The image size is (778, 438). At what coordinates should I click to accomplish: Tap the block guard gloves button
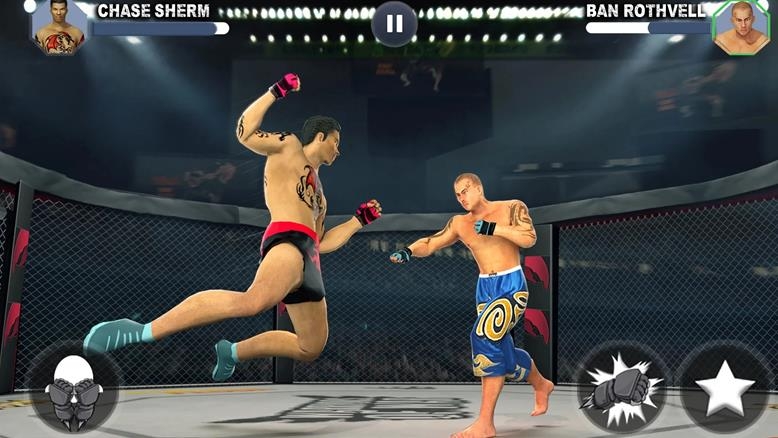pyautogui.click(x=74, y=388)
